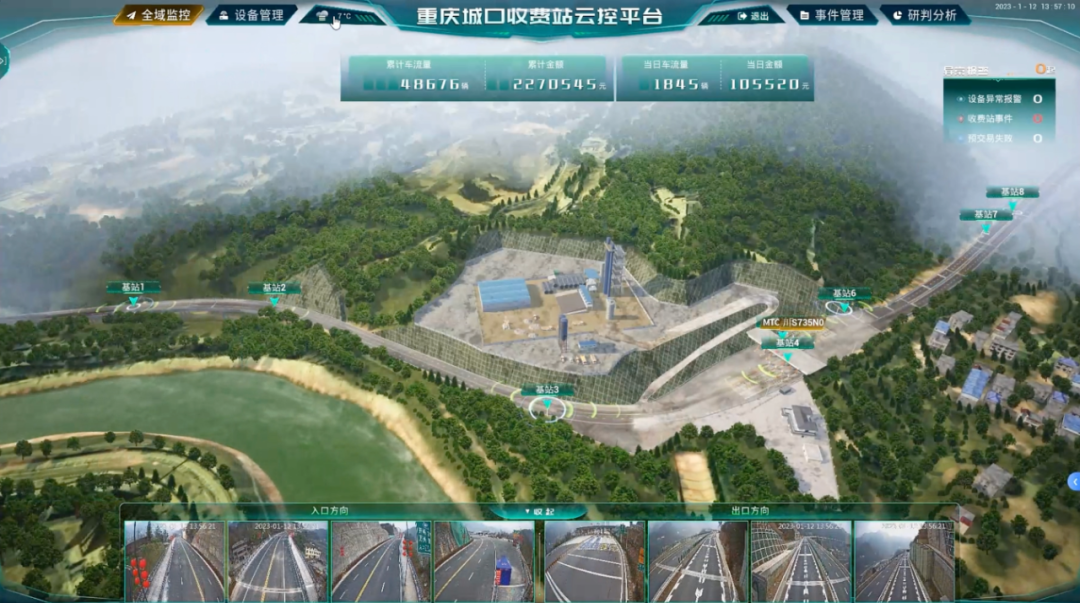Select the 基站1 map marker

click(x=133, y=288)
